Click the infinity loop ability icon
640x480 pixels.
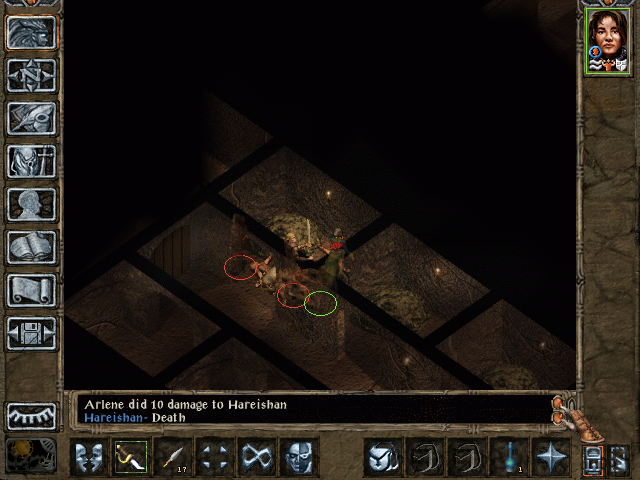click(256, 457)
